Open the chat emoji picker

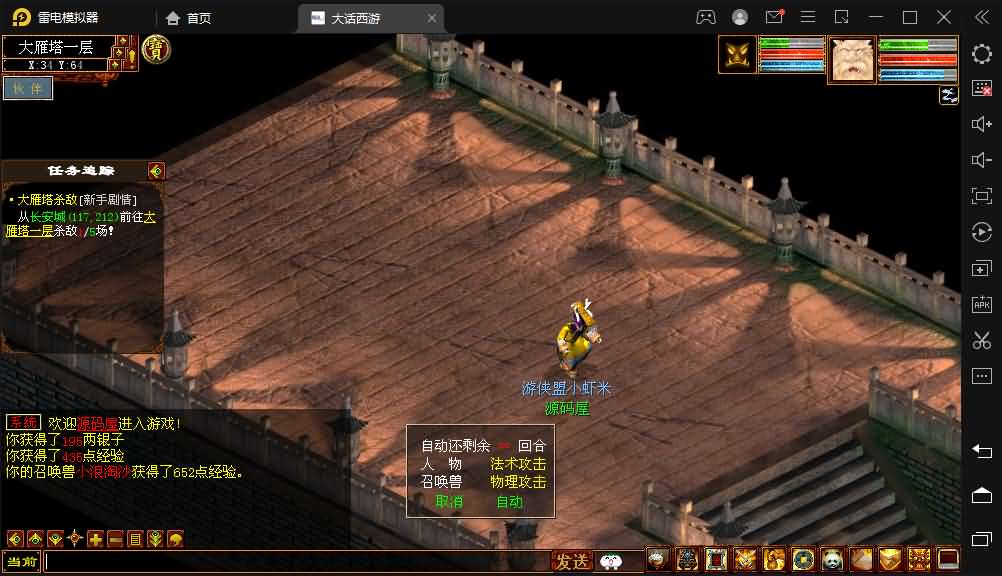(610, 562)
